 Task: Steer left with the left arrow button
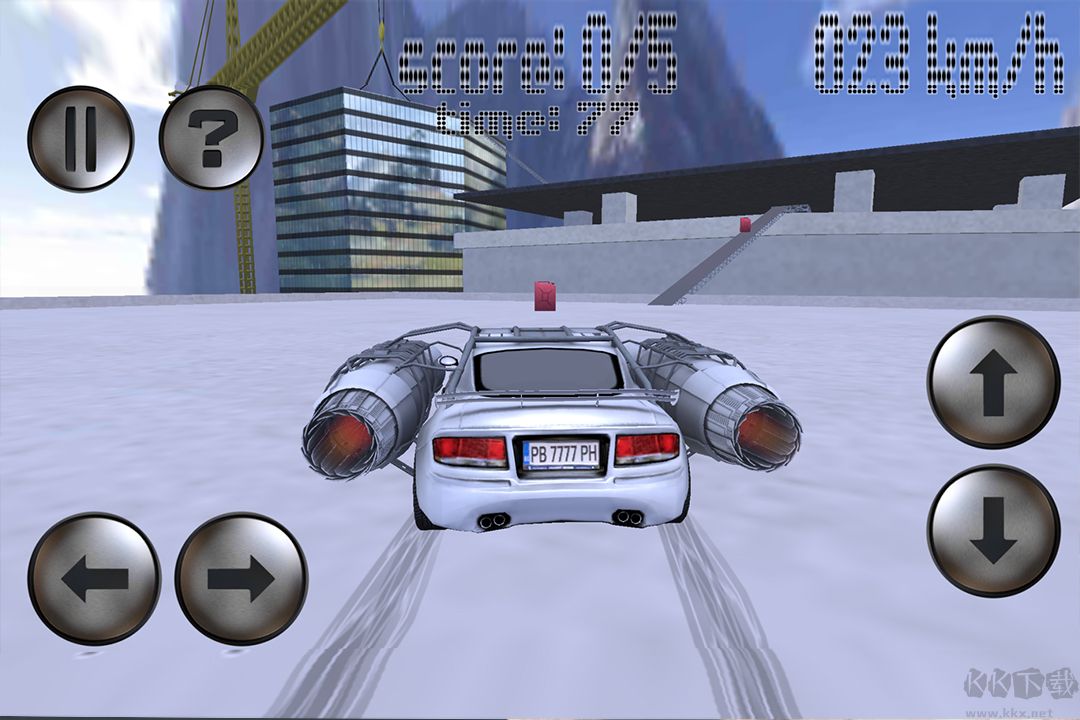[x=94, y=578]
